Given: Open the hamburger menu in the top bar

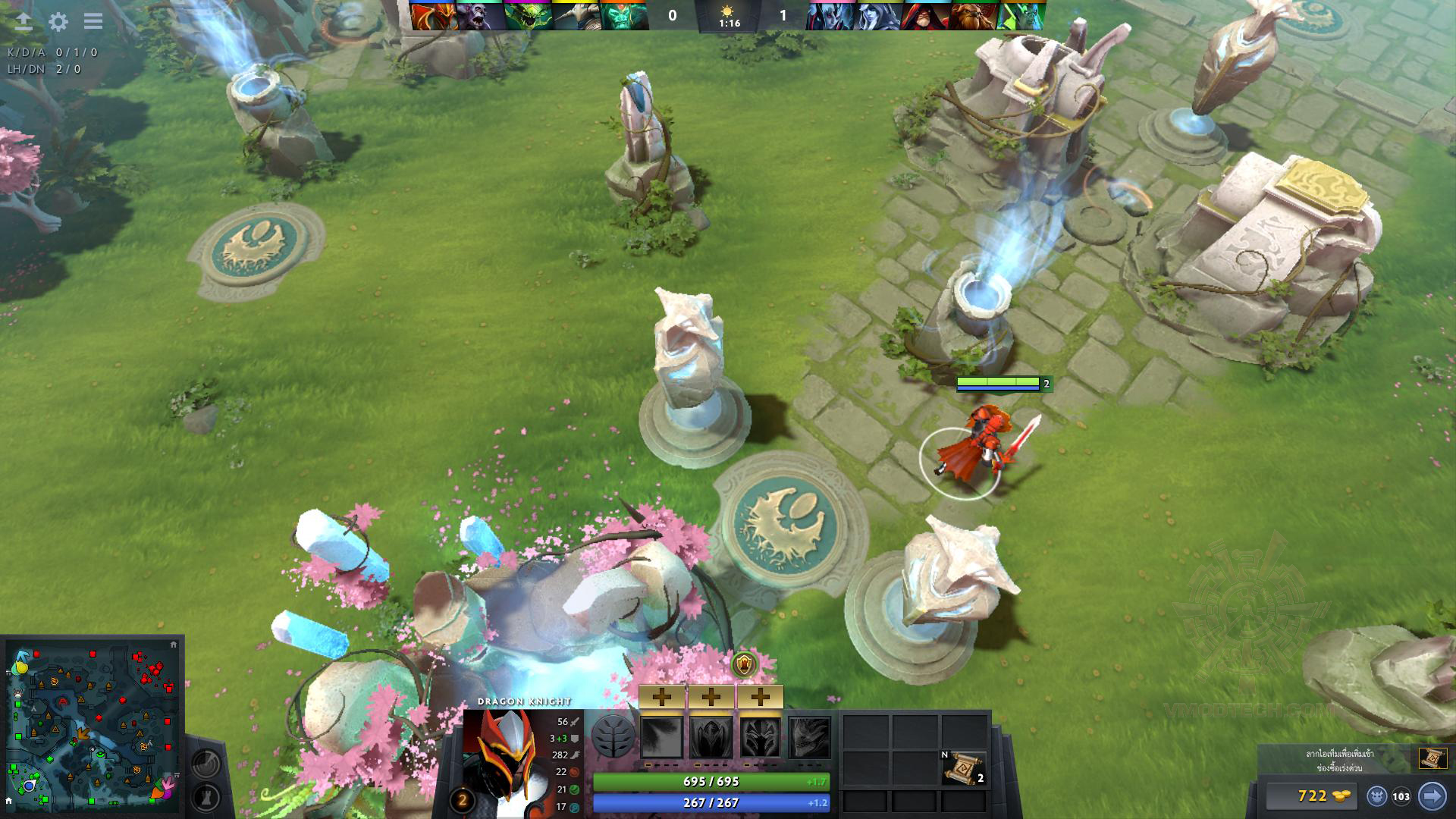Looking at the screenshot, I should (93, 21).
